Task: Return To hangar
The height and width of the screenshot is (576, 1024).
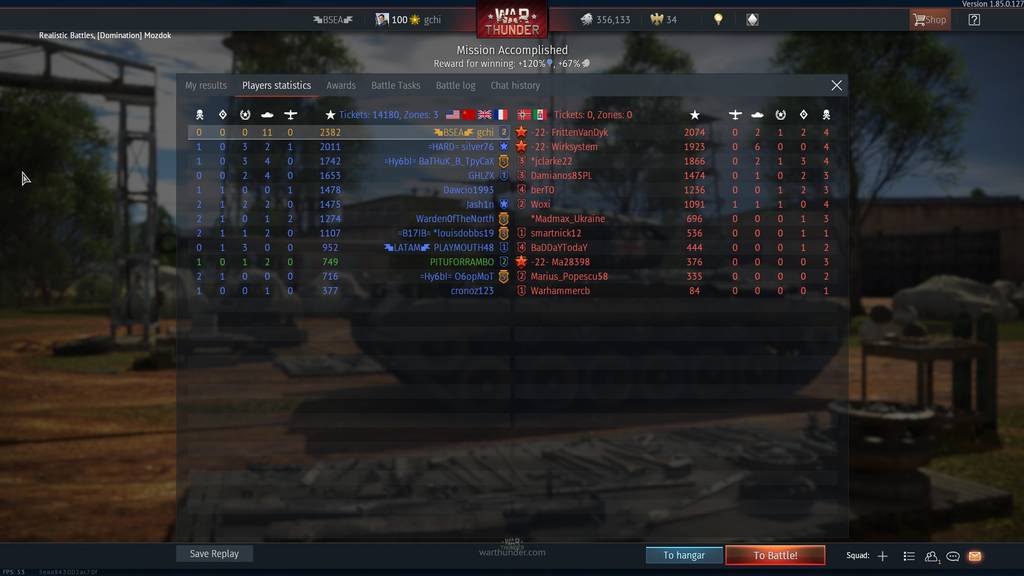Action: [684, 555]
